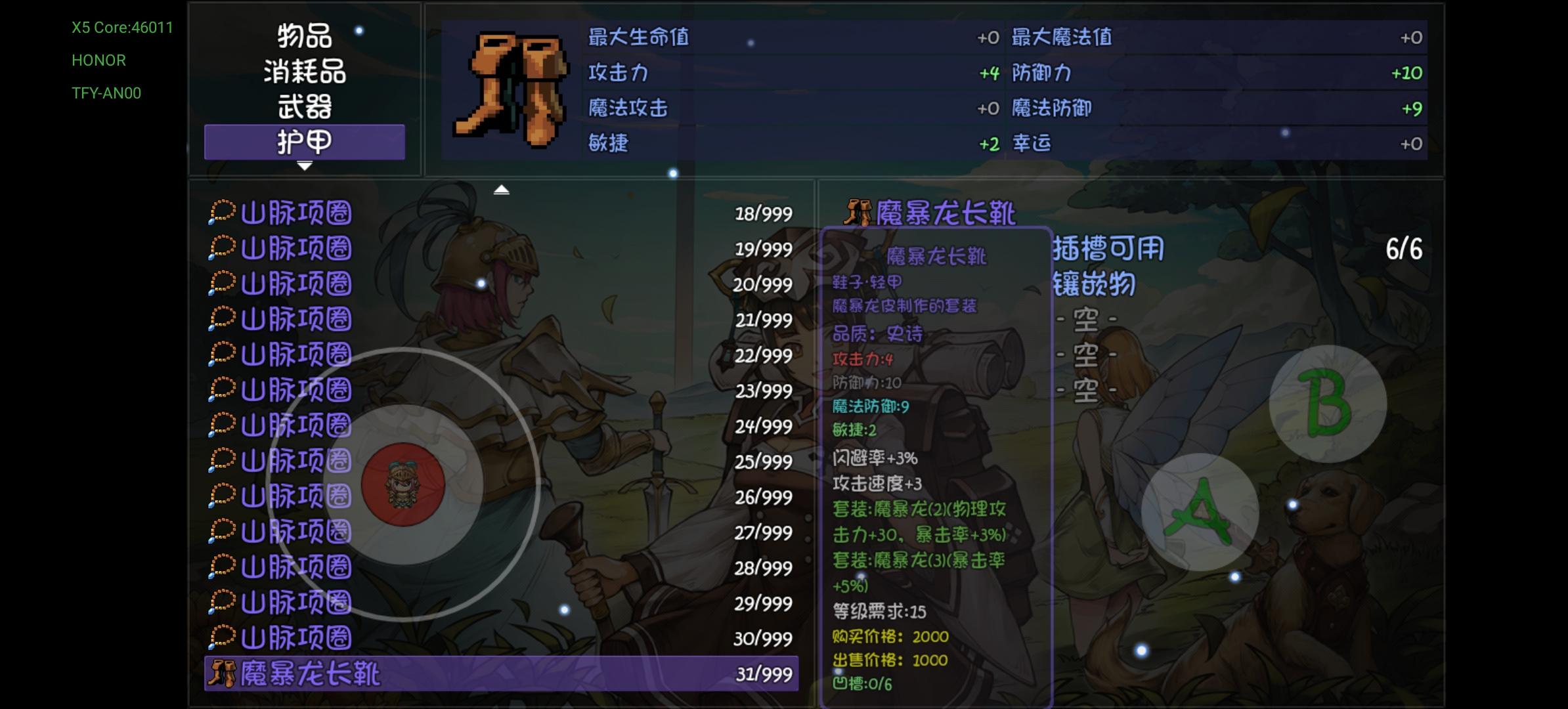Screen dimensions: 1568x709
Task: Switch to the 武器 weapons tab
Action: coord(304,107)
